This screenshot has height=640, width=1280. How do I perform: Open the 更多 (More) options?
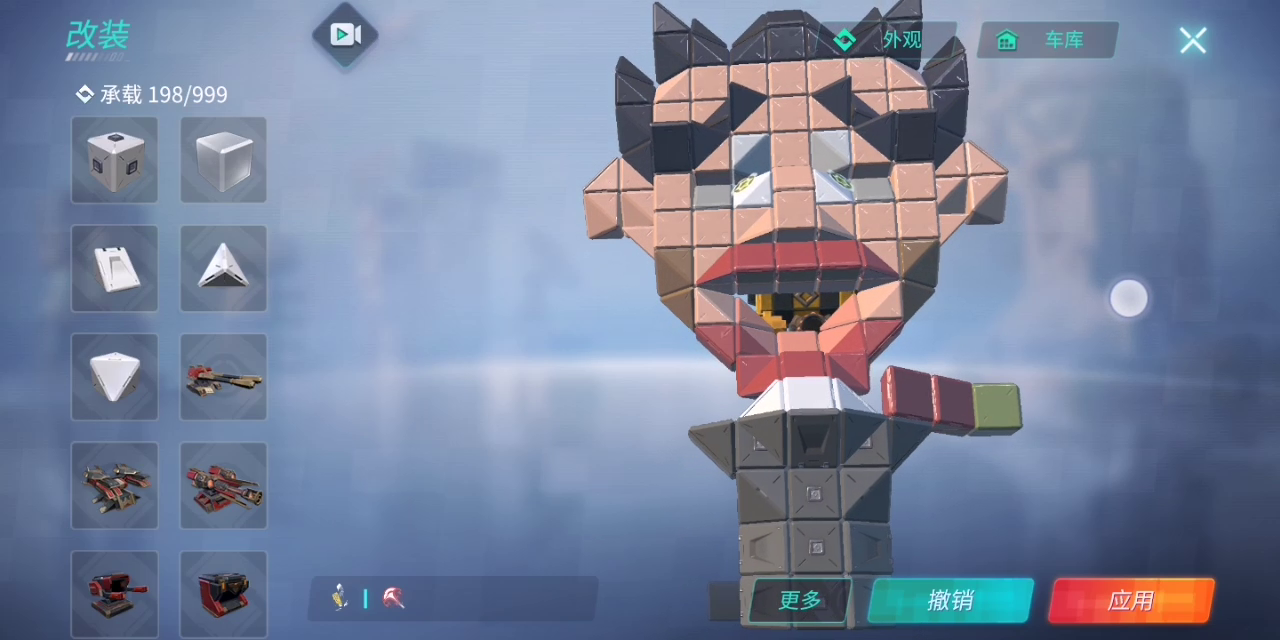(800, 600)
